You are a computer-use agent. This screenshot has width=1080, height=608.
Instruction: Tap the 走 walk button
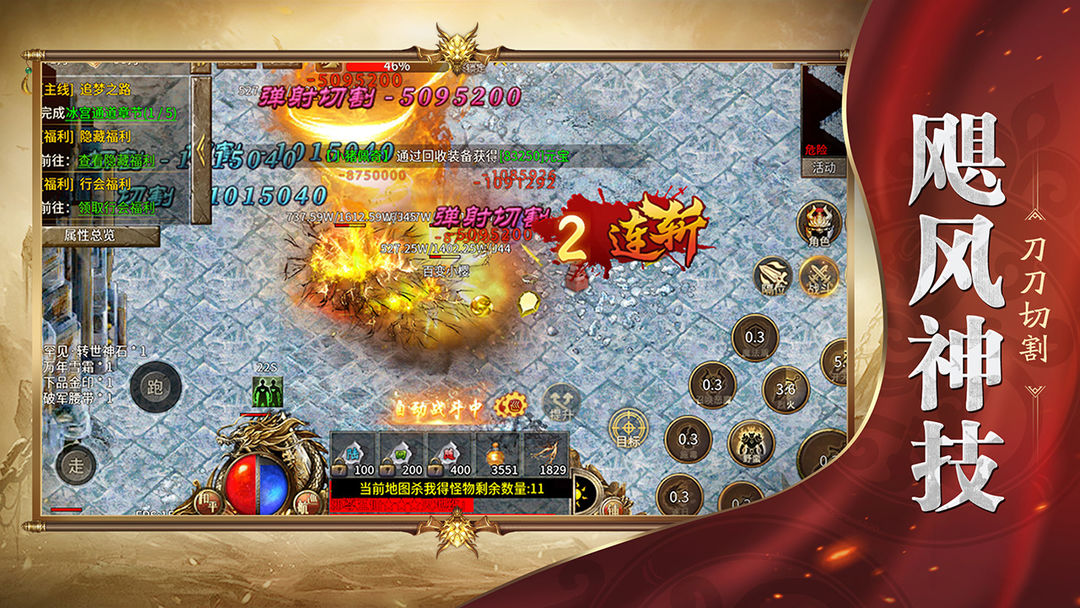click(x=76, y=463)
